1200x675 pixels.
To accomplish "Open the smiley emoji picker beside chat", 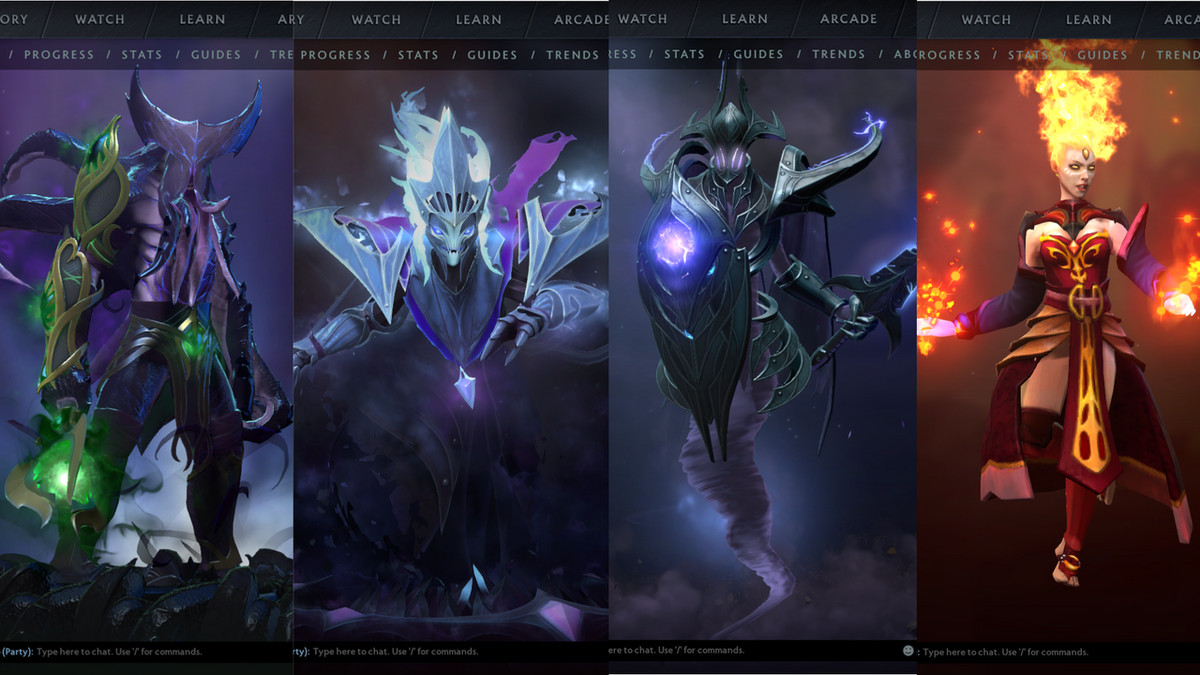I will pos(908,651).
